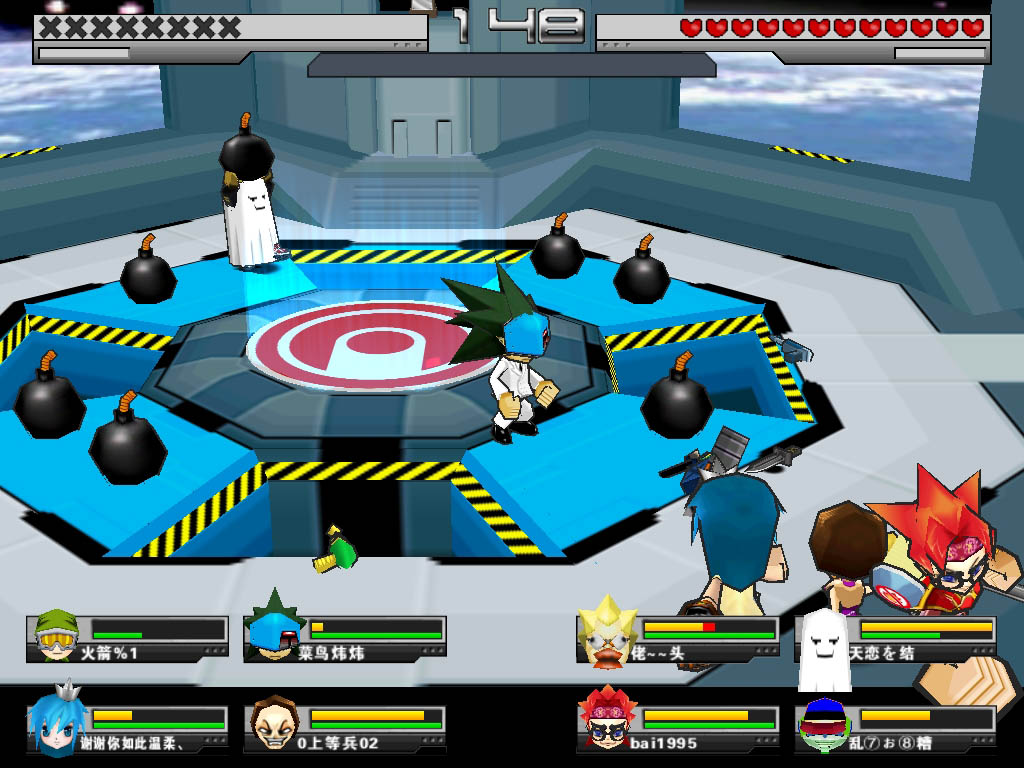Pick the 佬~~头 yellow spiky-head panel

(x=678, y=639)
